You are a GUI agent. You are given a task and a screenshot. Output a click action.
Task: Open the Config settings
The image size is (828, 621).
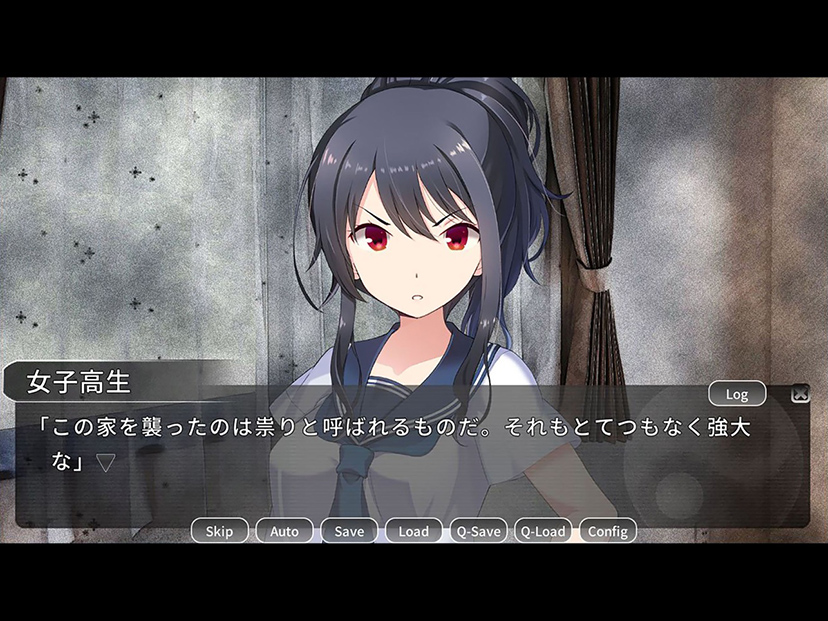point(607,531)
